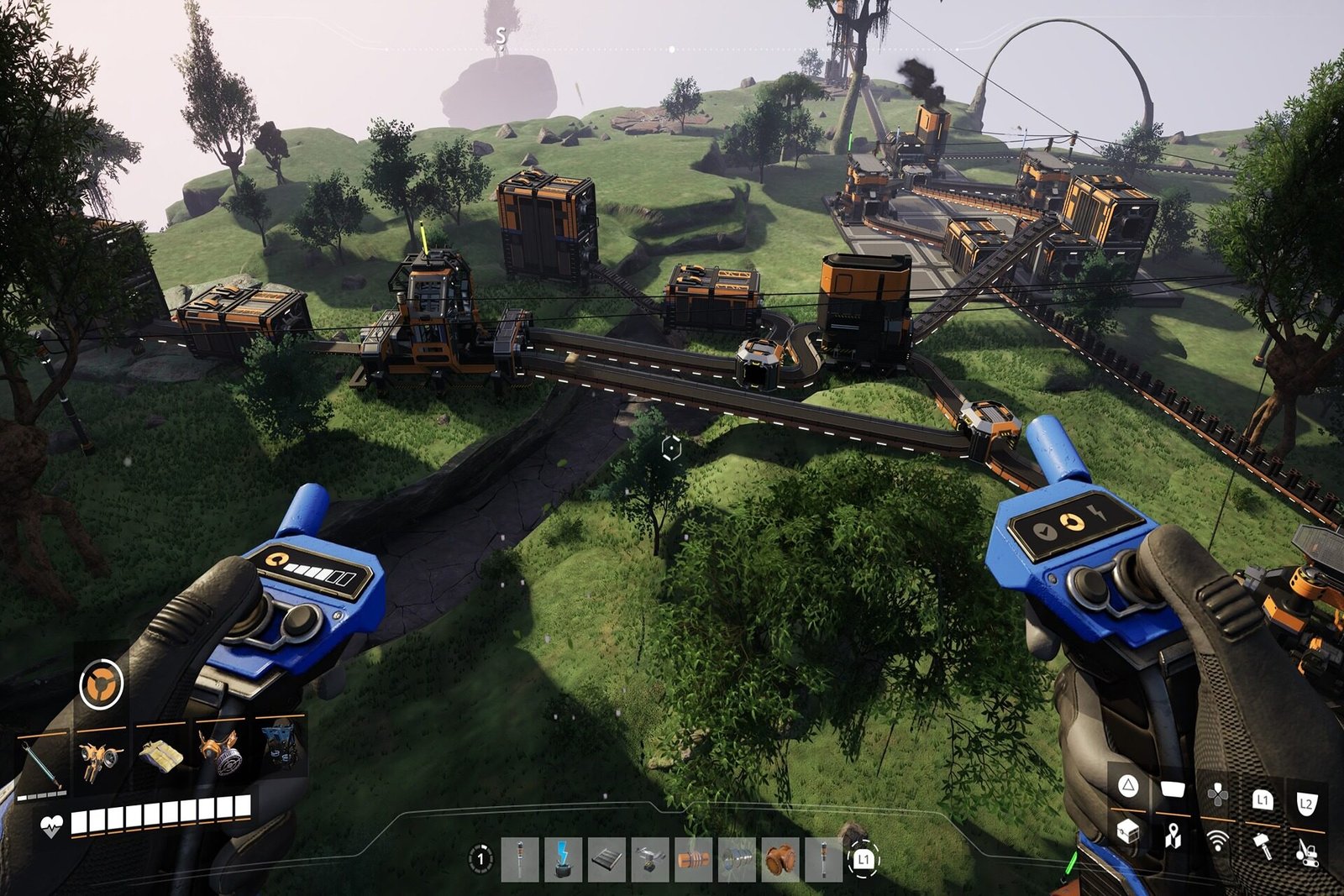Choose the grey drone-like machine hotbar slot
The image size is (1344, 896).
[649, 859]
